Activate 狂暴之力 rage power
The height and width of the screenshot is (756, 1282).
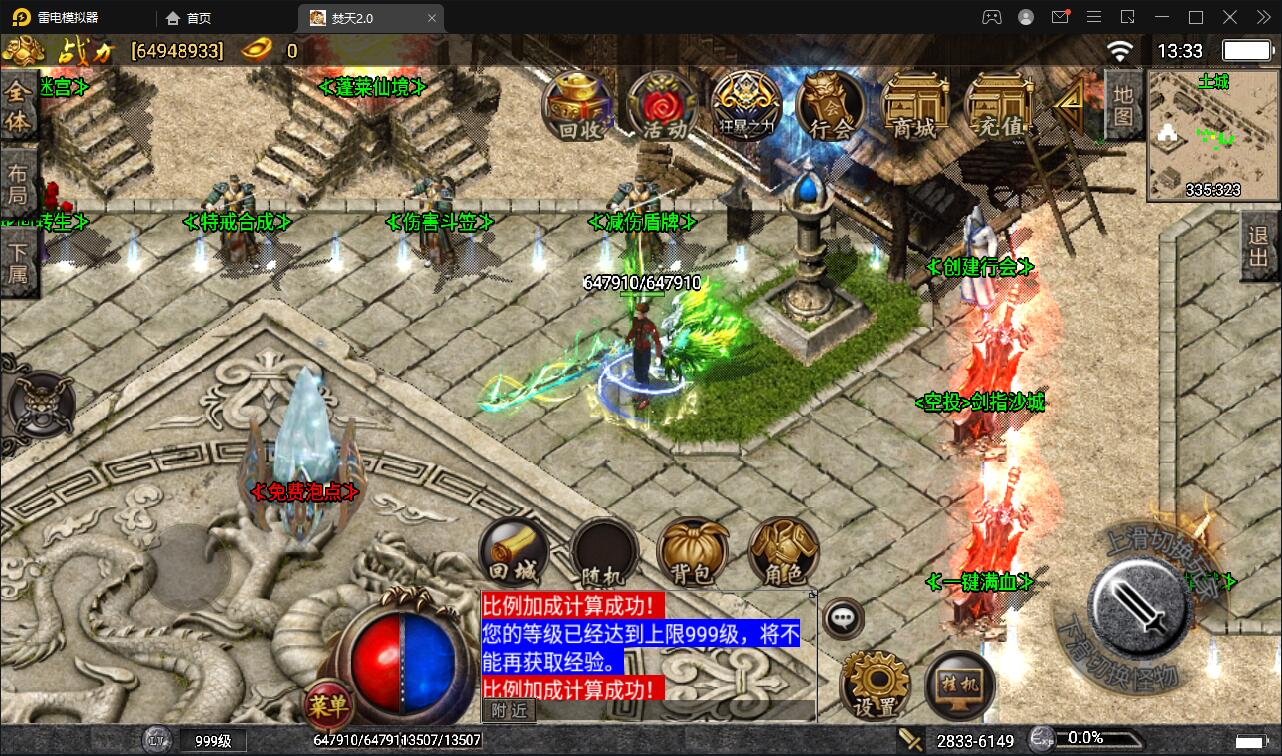(744, 105)
